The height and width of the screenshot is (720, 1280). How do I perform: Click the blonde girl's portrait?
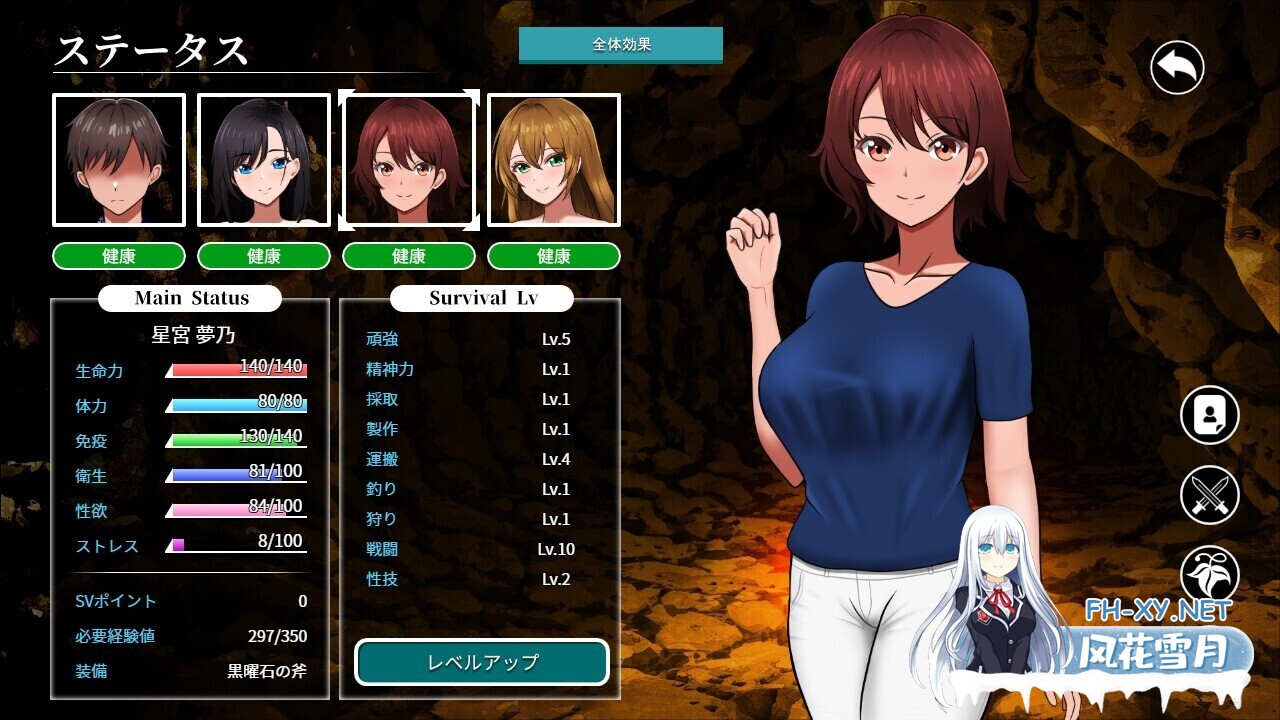pyautogui.click(x=554, y=159)
